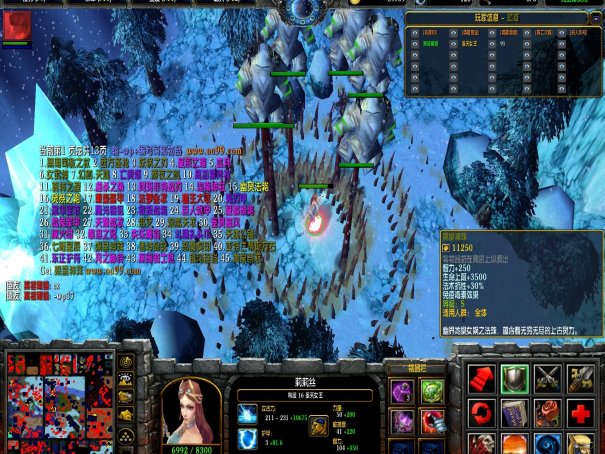Activate the red rose ability icon
The height and width of the screenshot is (454, 605).
click(546, 412)
